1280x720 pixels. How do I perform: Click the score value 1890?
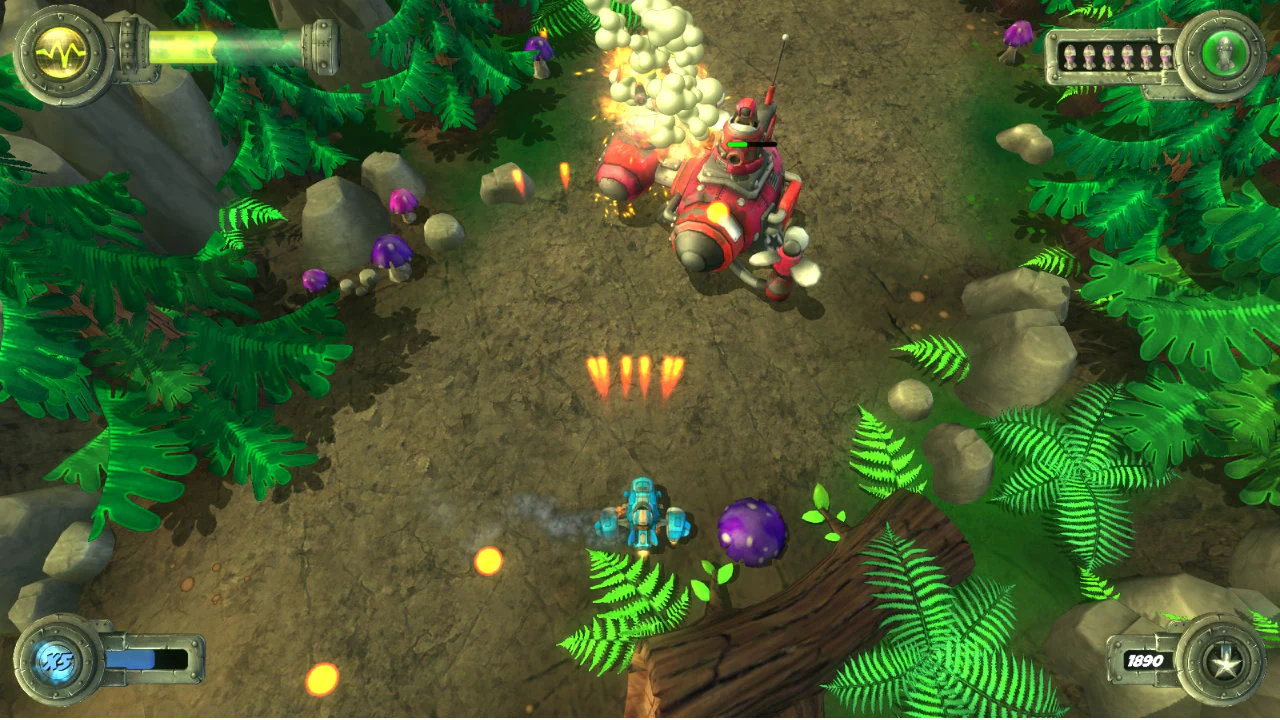pyautogui.click(x=1146, y=661)
